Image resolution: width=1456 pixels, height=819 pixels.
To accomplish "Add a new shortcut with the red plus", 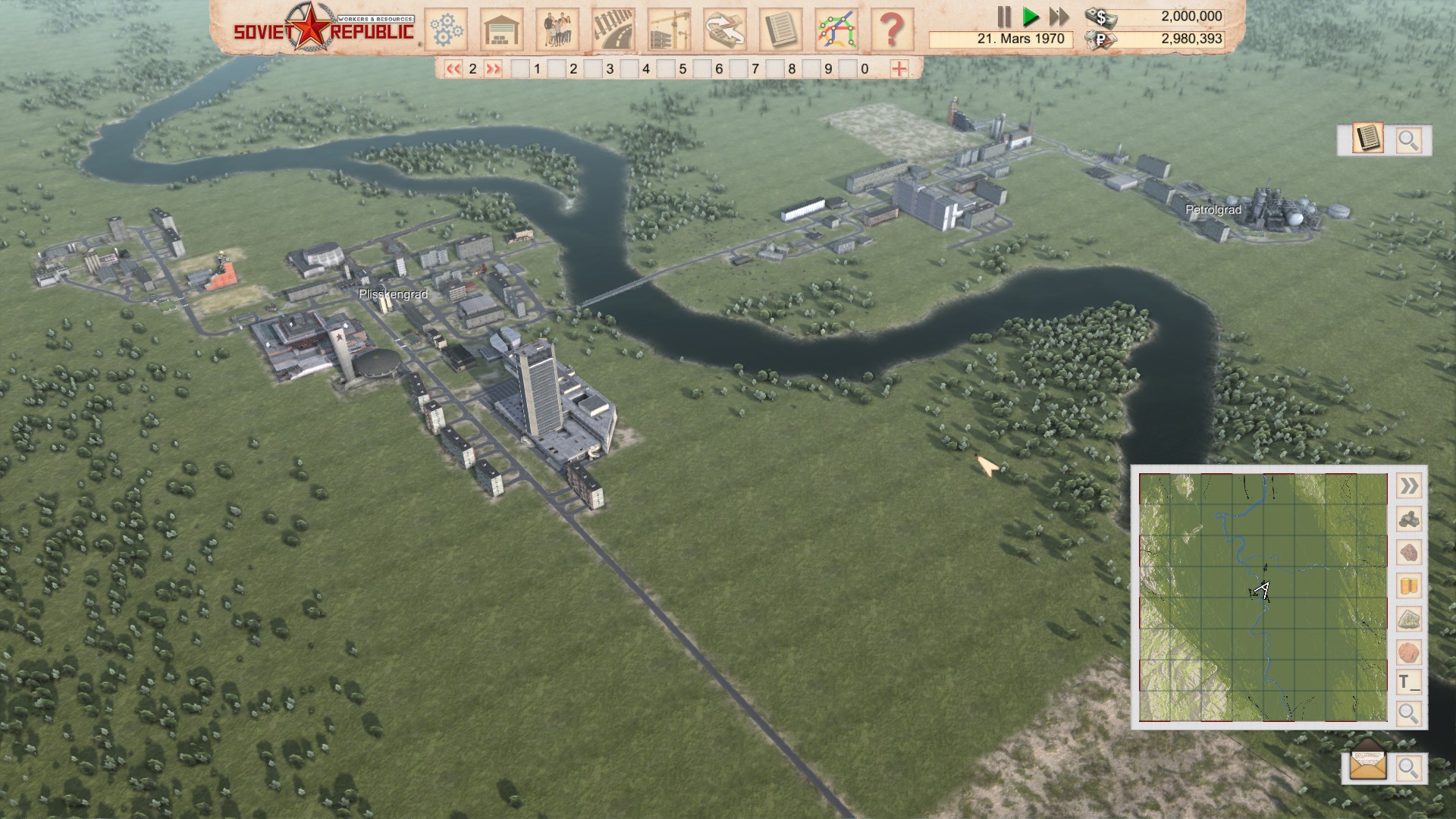I will (x=899, y=69).
